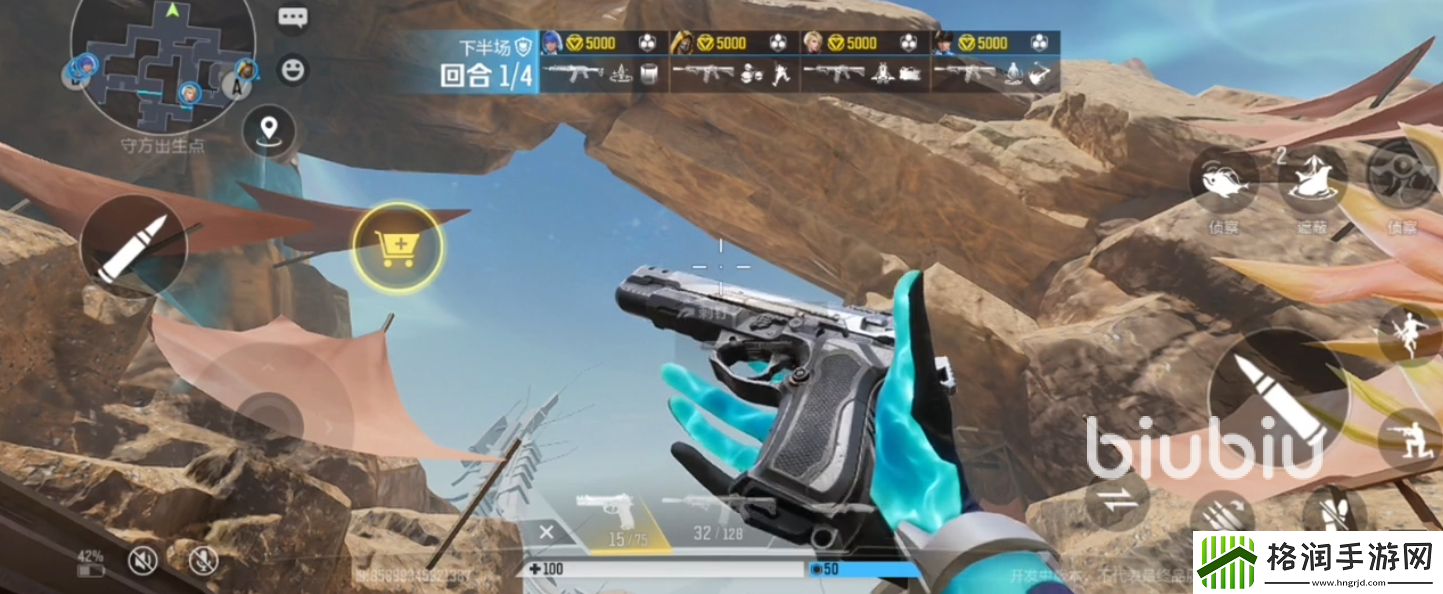Swap weapons with the two-arrow button
1443x594 pixels.
[1118, 498]
